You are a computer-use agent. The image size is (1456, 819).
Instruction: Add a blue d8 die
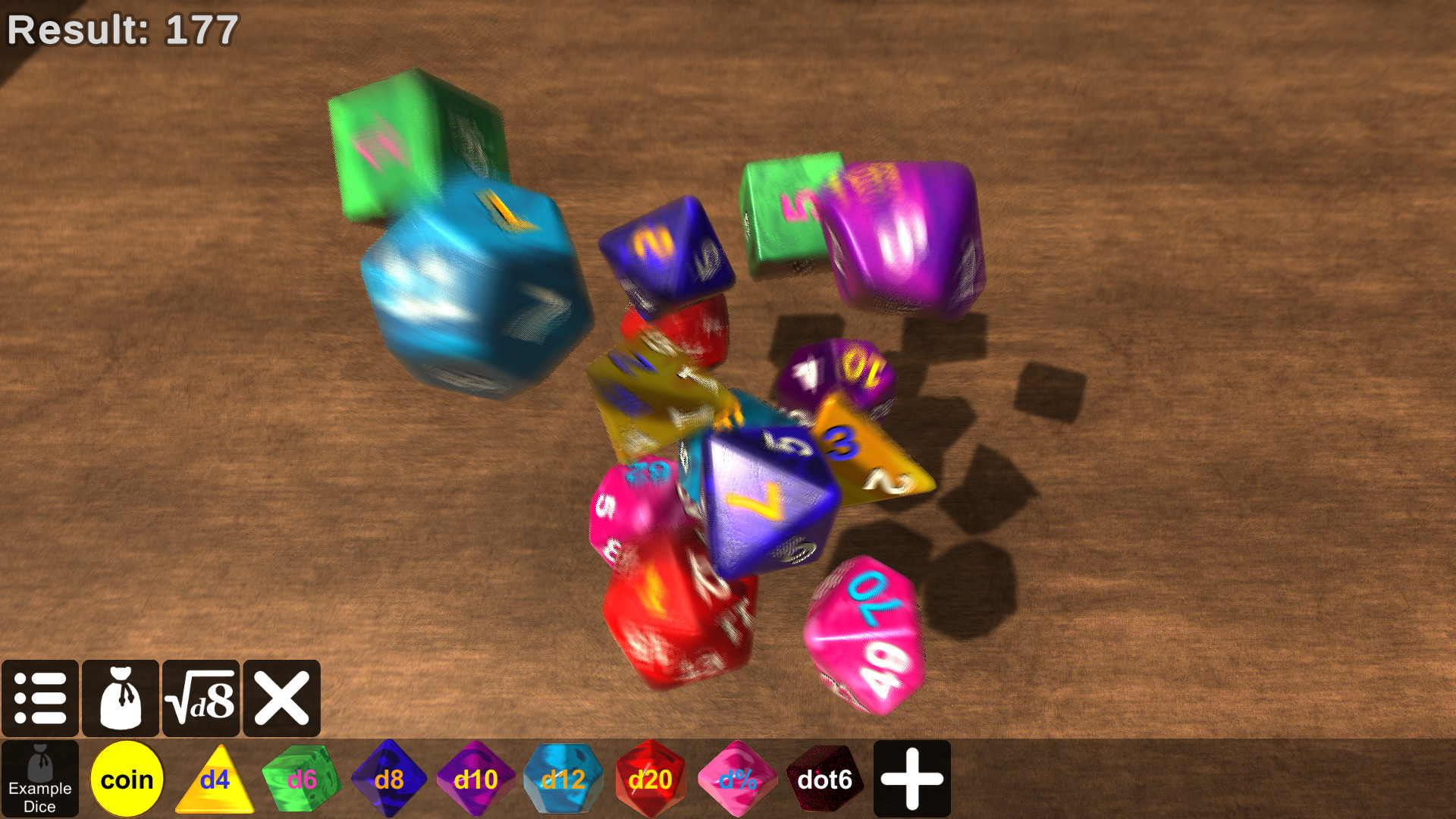[388, 778]
